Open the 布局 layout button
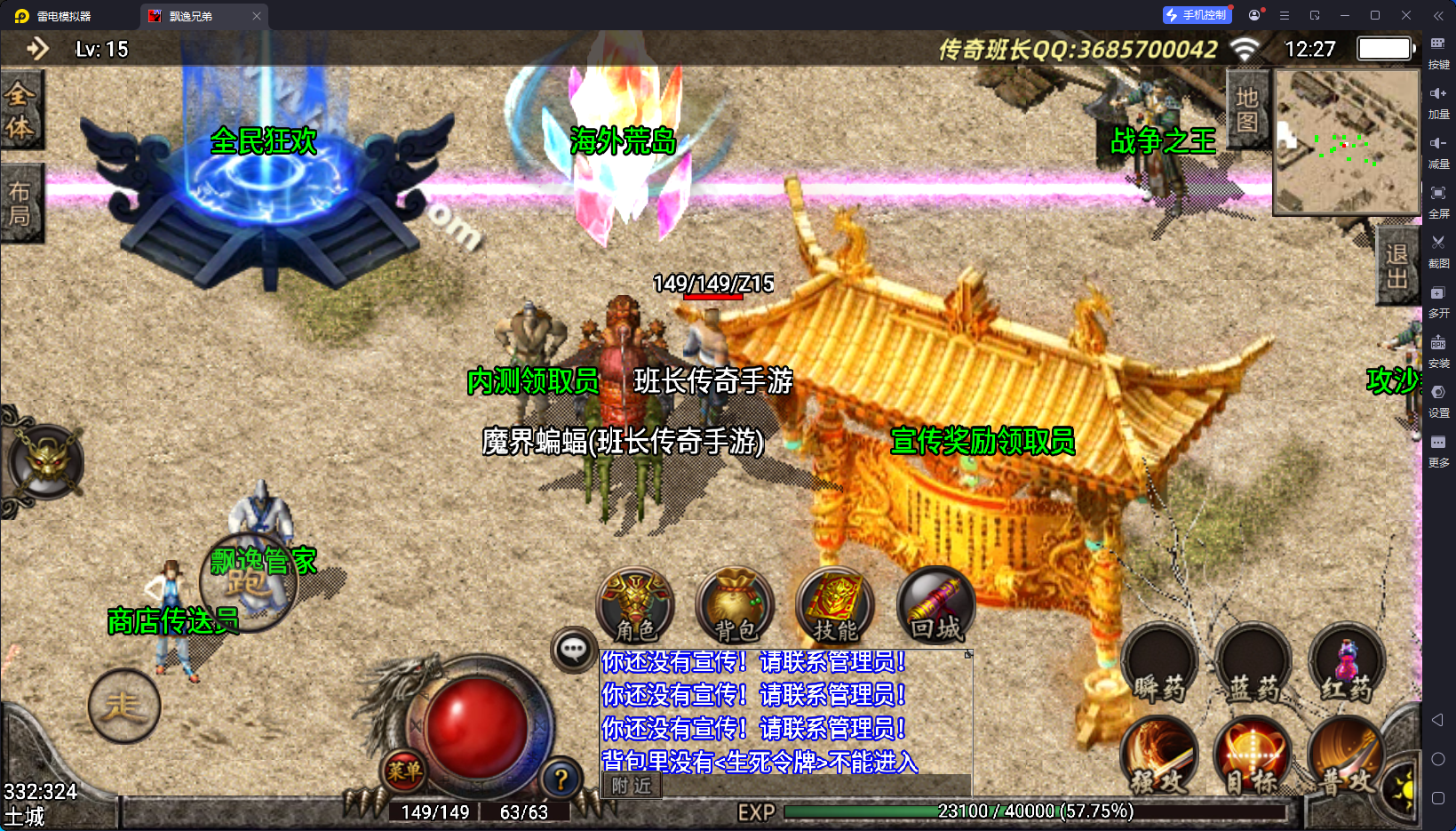 [20, 204]
